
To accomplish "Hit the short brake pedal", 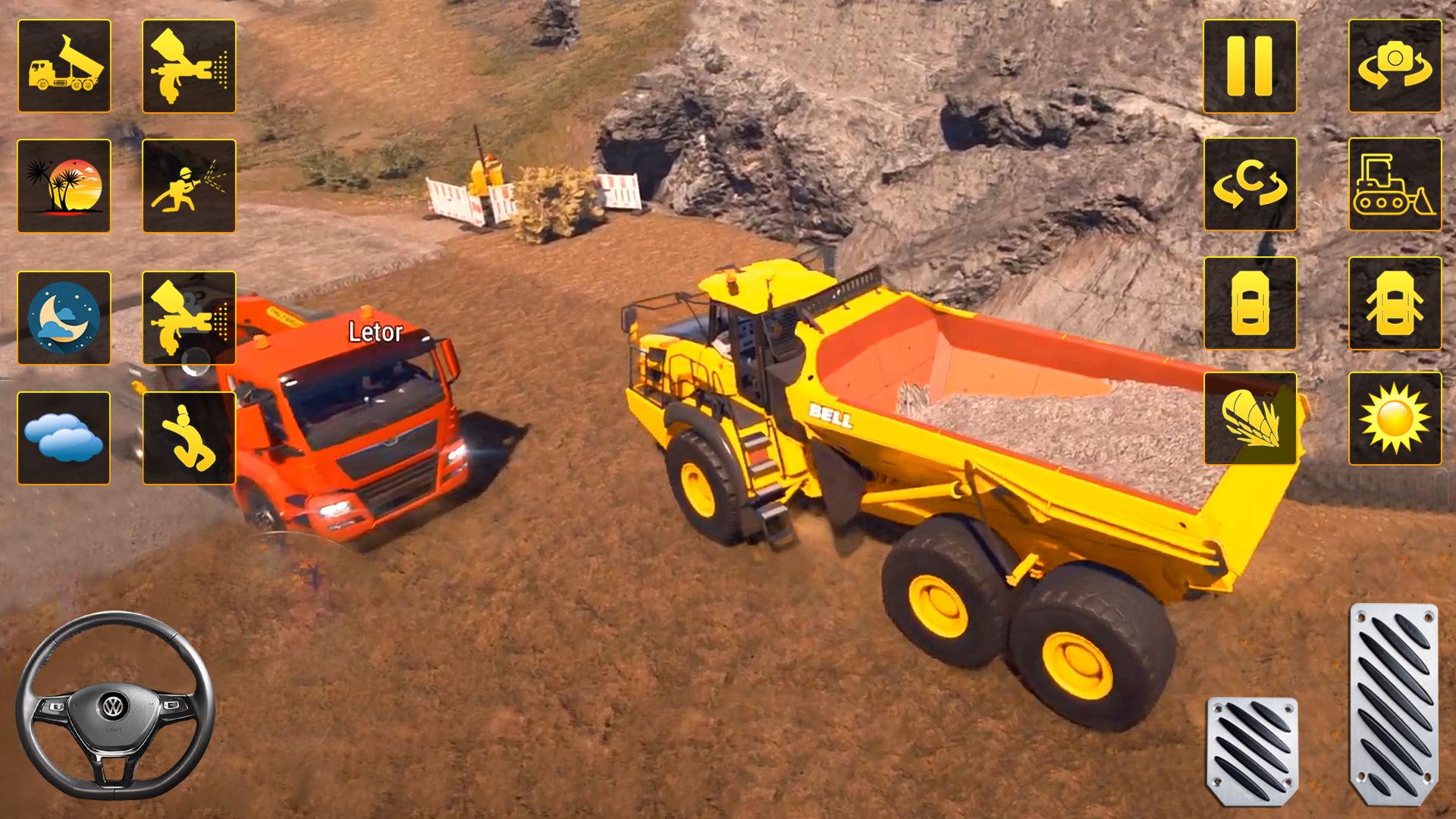I will 1252,751.
